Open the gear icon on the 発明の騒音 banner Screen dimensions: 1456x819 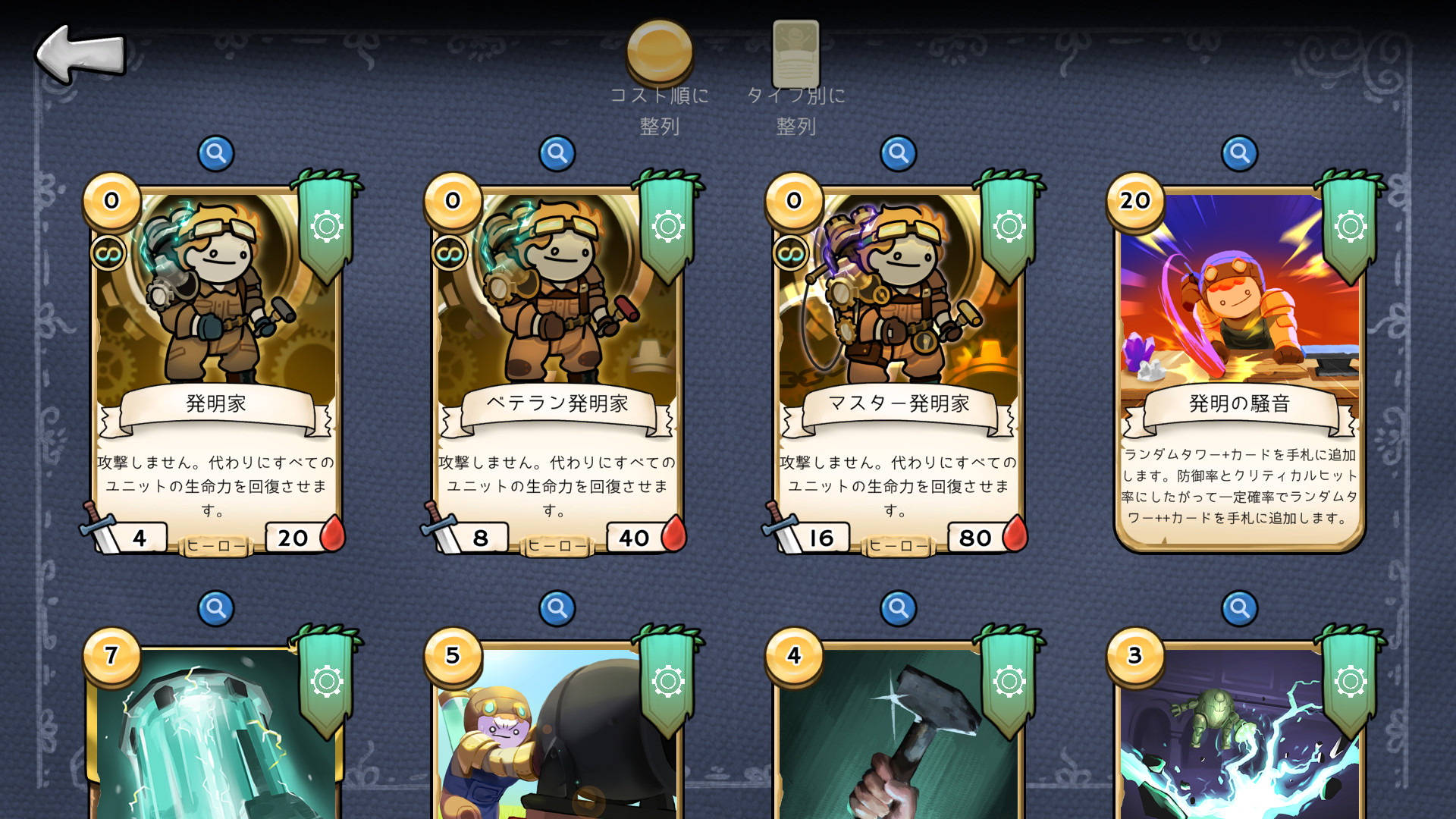[1349, 225]
